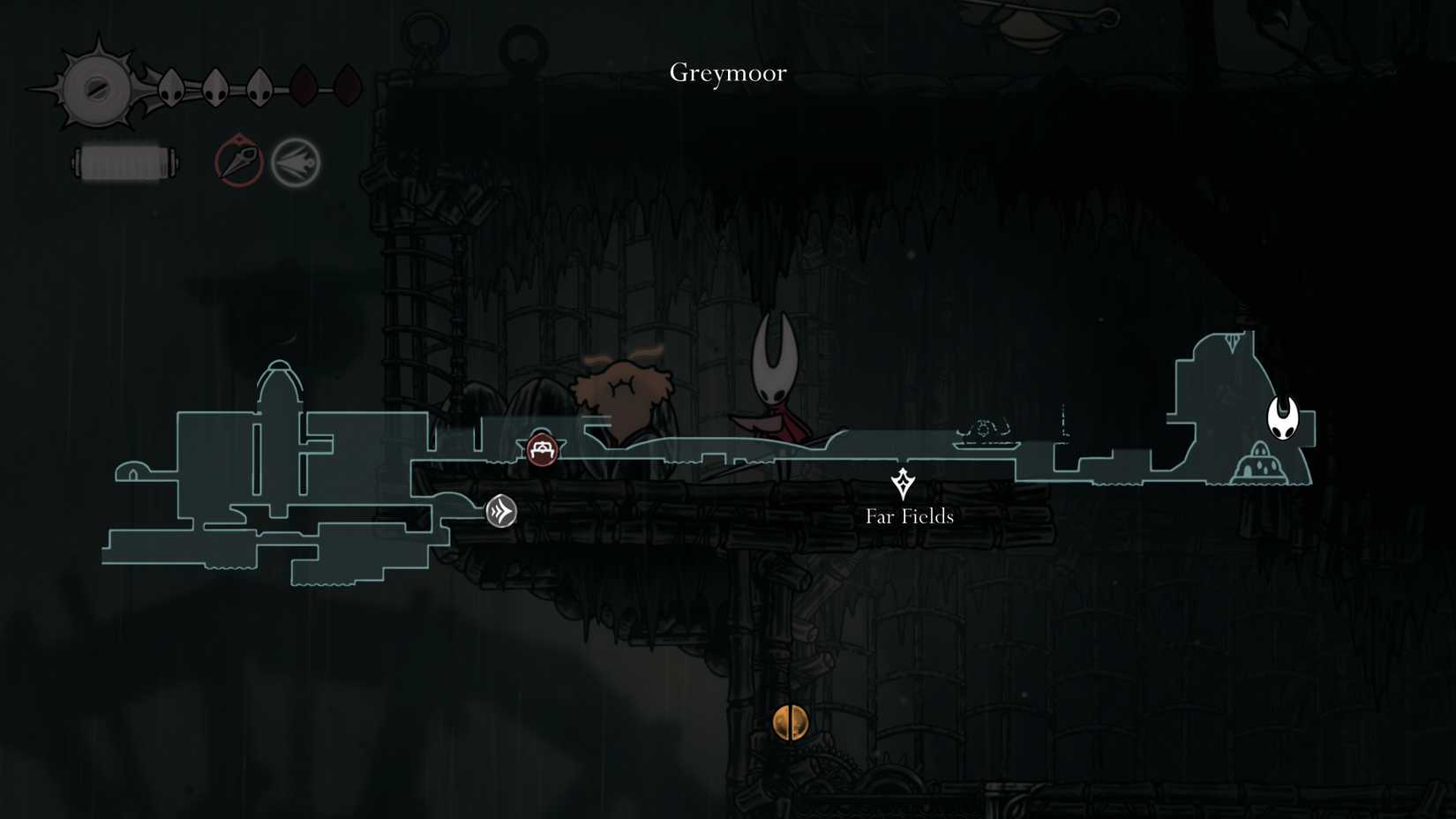Click the crossed-out Compass tool icon

(x=236, y=161)
